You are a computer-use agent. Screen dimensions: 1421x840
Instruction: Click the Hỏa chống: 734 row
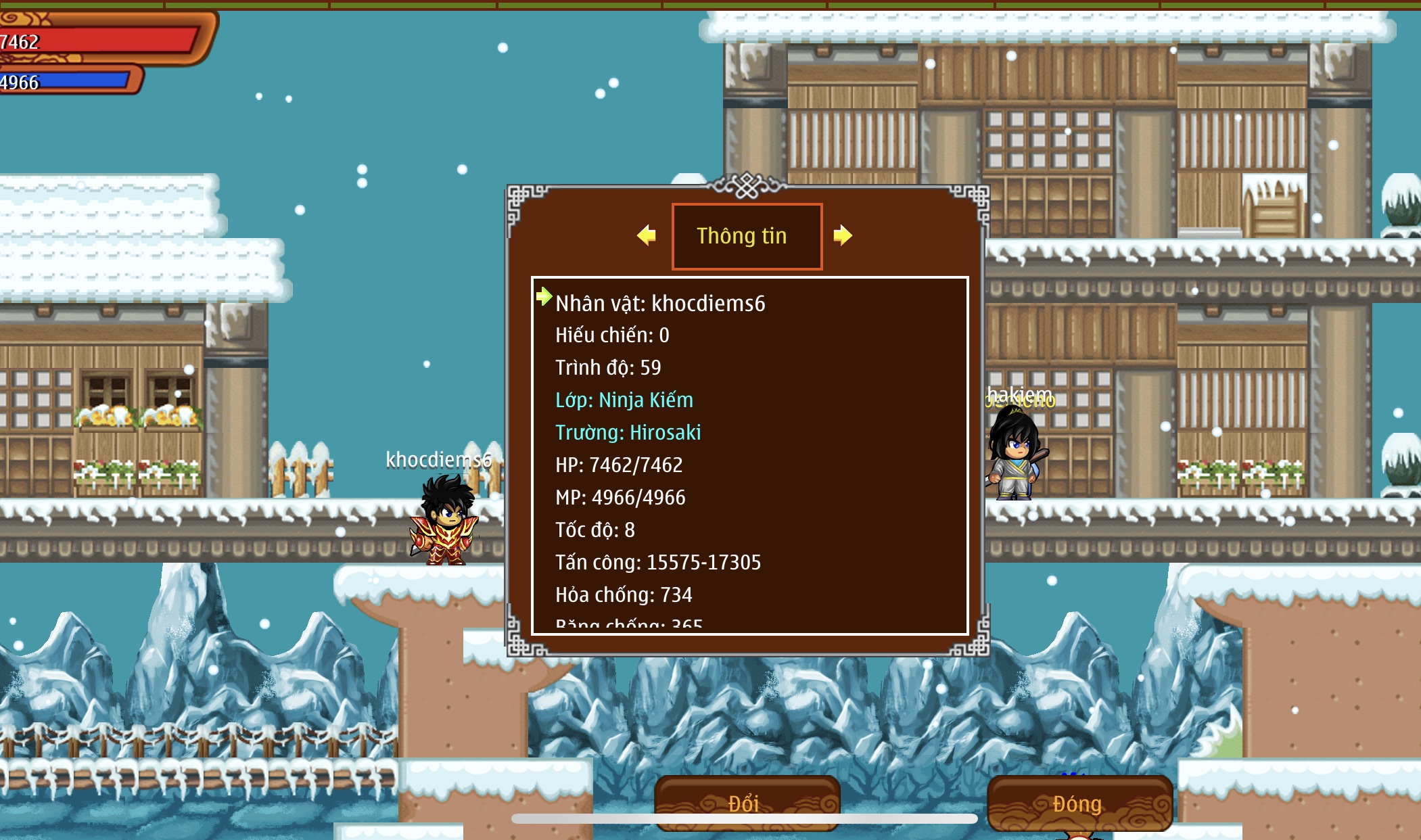coord(624,595)
